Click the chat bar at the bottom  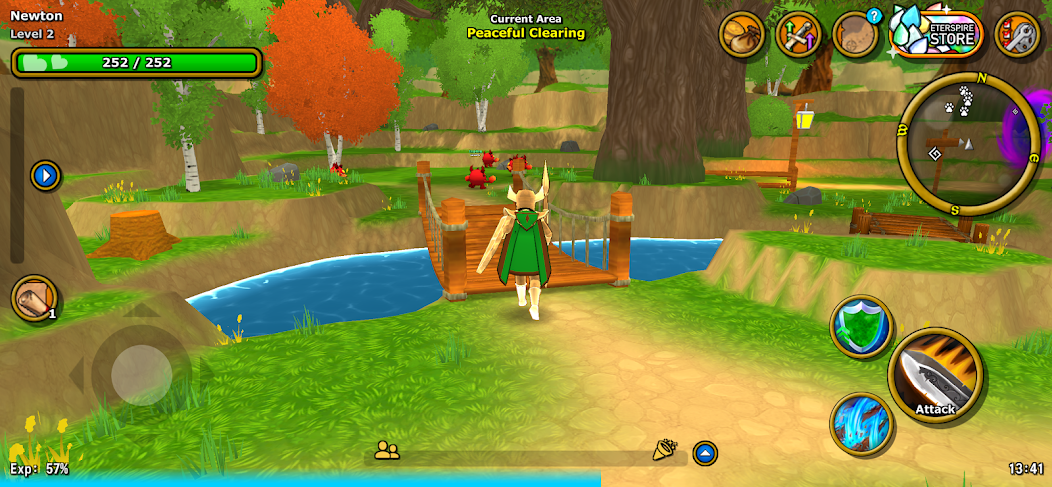tap(525, 457)
